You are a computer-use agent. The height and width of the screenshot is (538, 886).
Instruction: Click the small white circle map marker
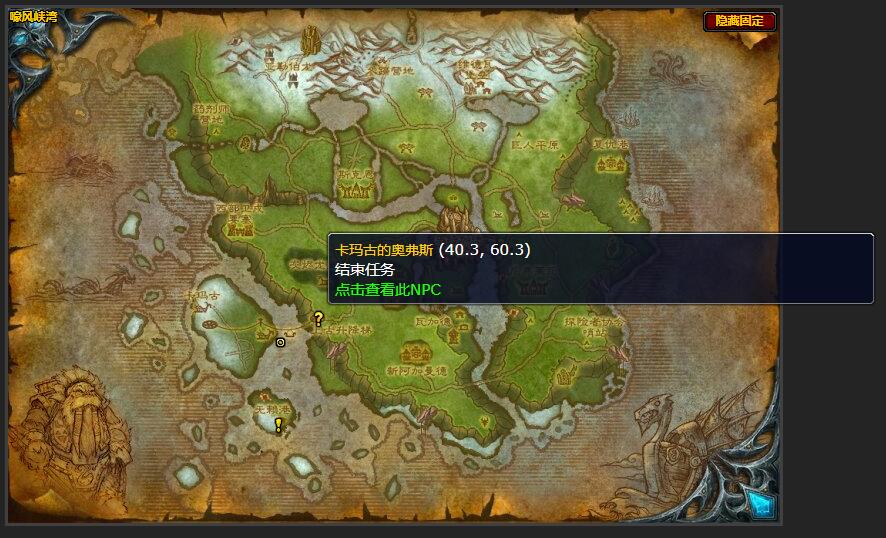pyautogui.click(x=281, y=342)
